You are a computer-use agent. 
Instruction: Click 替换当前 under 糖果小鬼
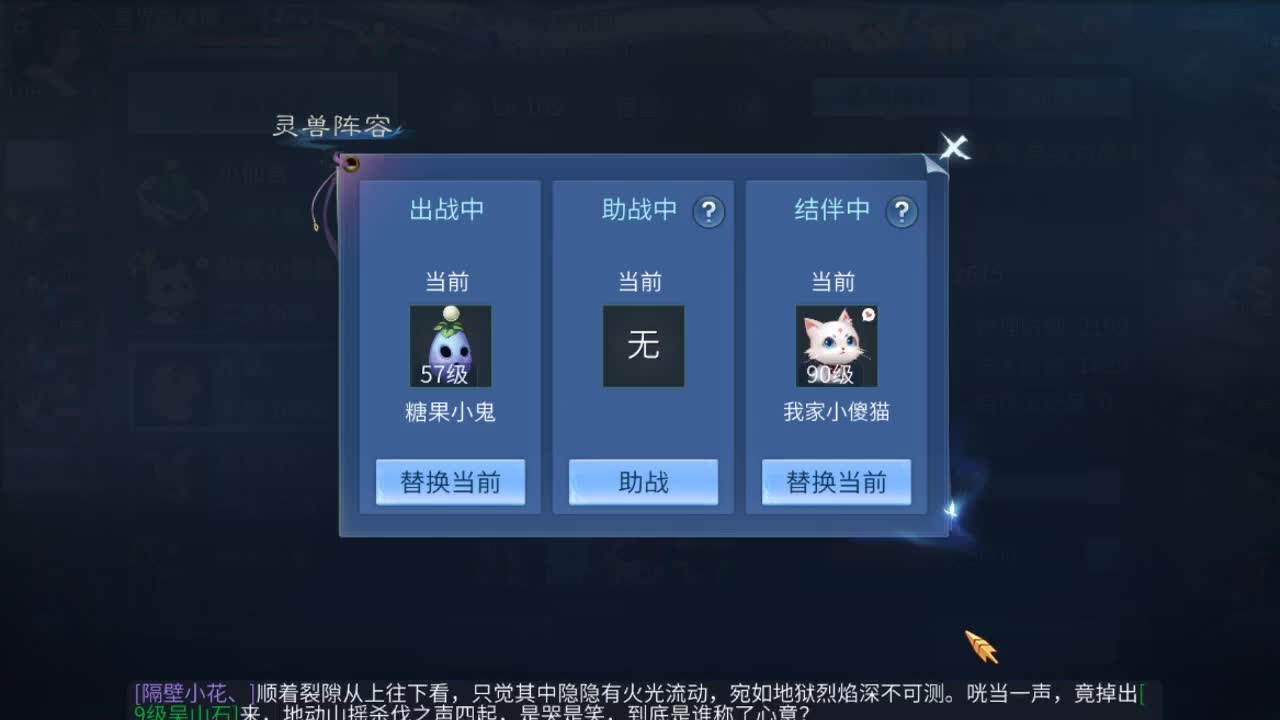point(450,481)
